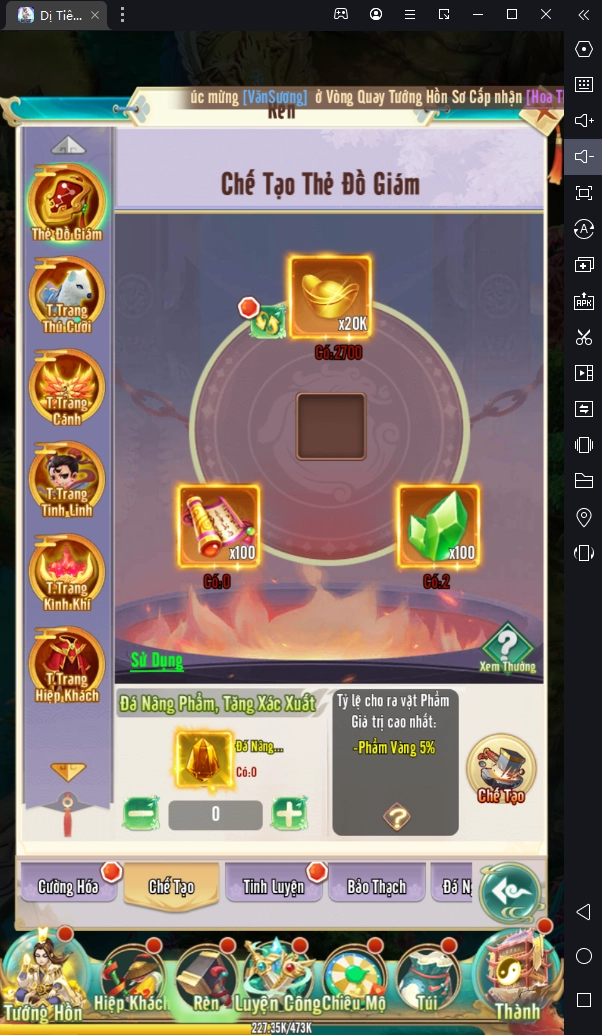Open the T.Trang Hiệp Khách category

coord(66,665)
